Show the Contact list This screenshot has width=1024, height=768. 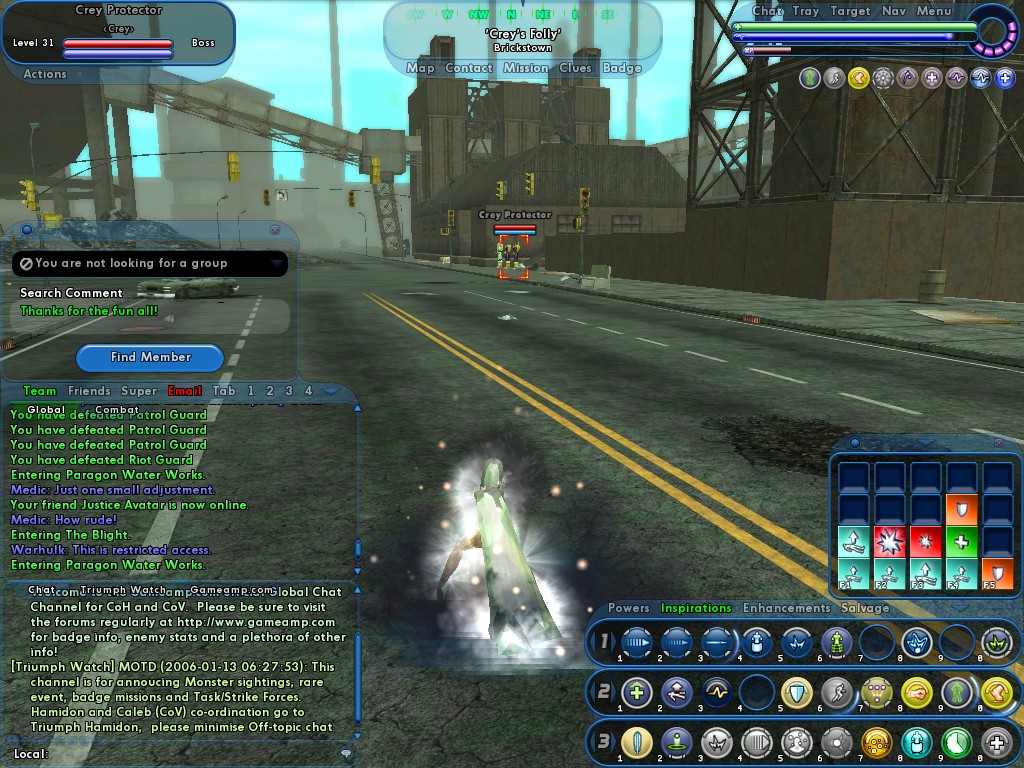coord(469,68)
